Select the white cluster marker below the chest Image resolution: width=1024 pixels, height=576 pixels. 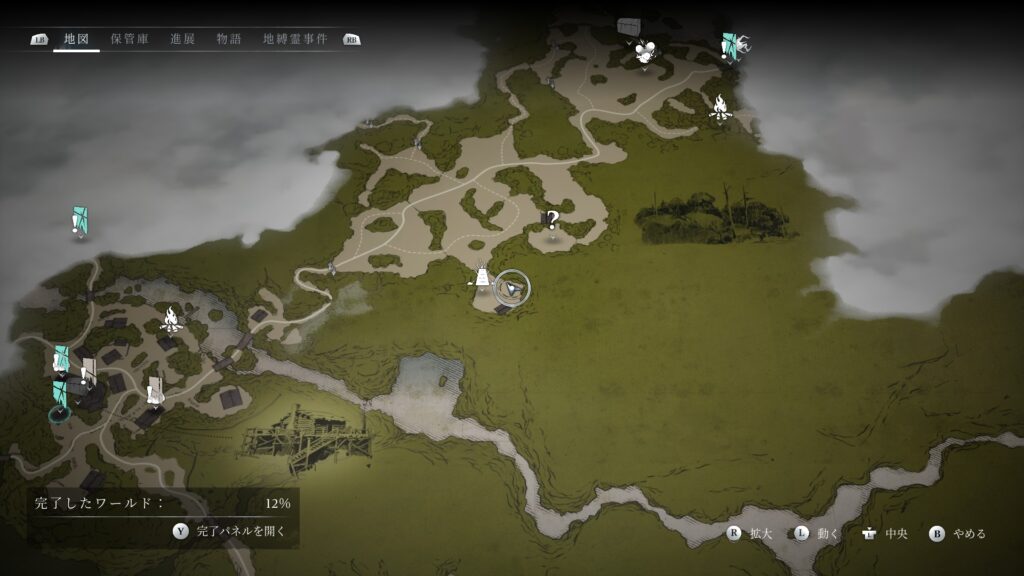(645, 53)
